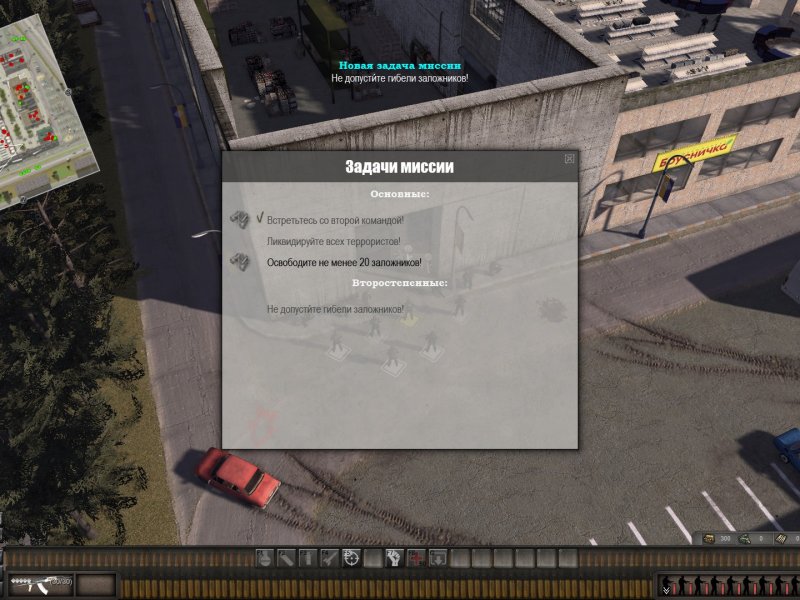
Task: Use the red cross heal icon
Action: tap(415, 558)
